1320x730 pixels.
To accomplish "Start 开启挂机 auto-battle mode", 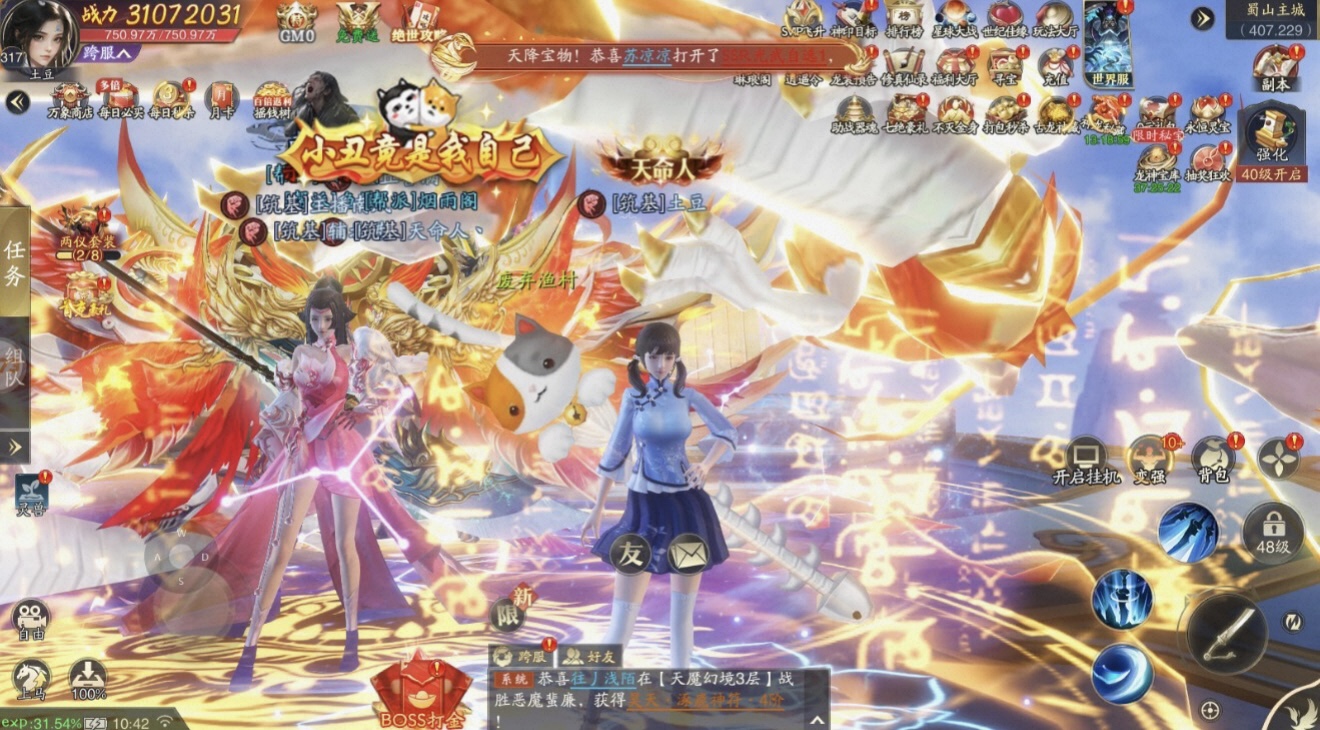I will coord(1087,455).
